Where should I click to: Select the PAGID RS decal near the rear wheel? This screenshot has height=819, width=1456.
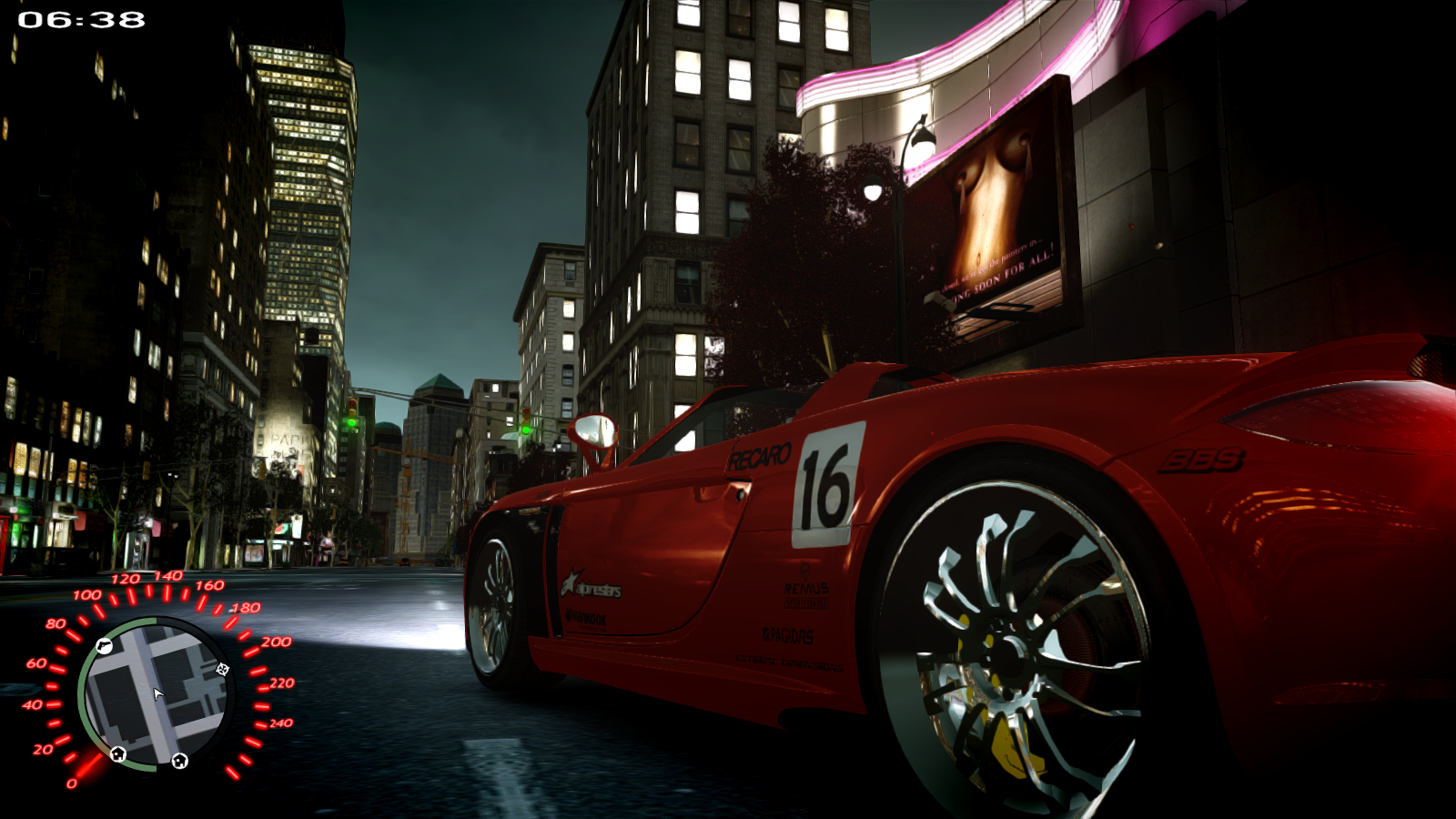click(788, 636)
